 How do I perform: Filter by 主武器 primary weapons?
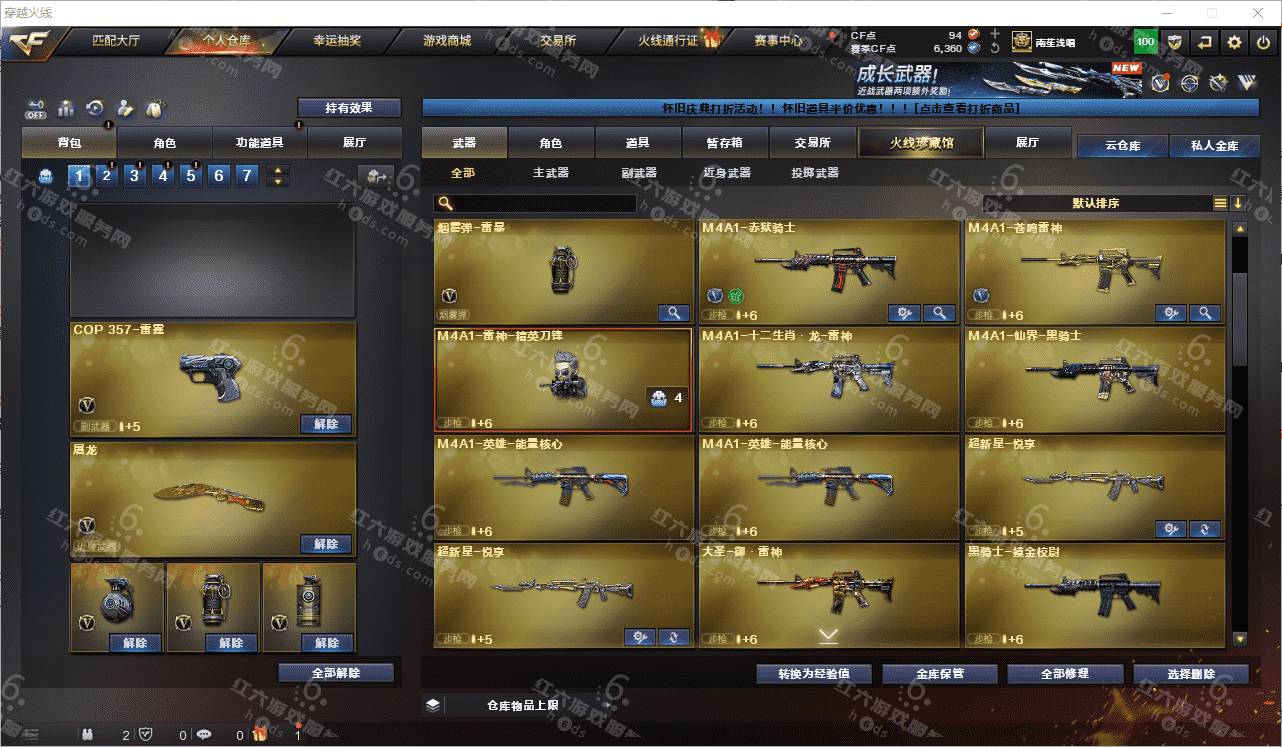(x=550, y=173)
